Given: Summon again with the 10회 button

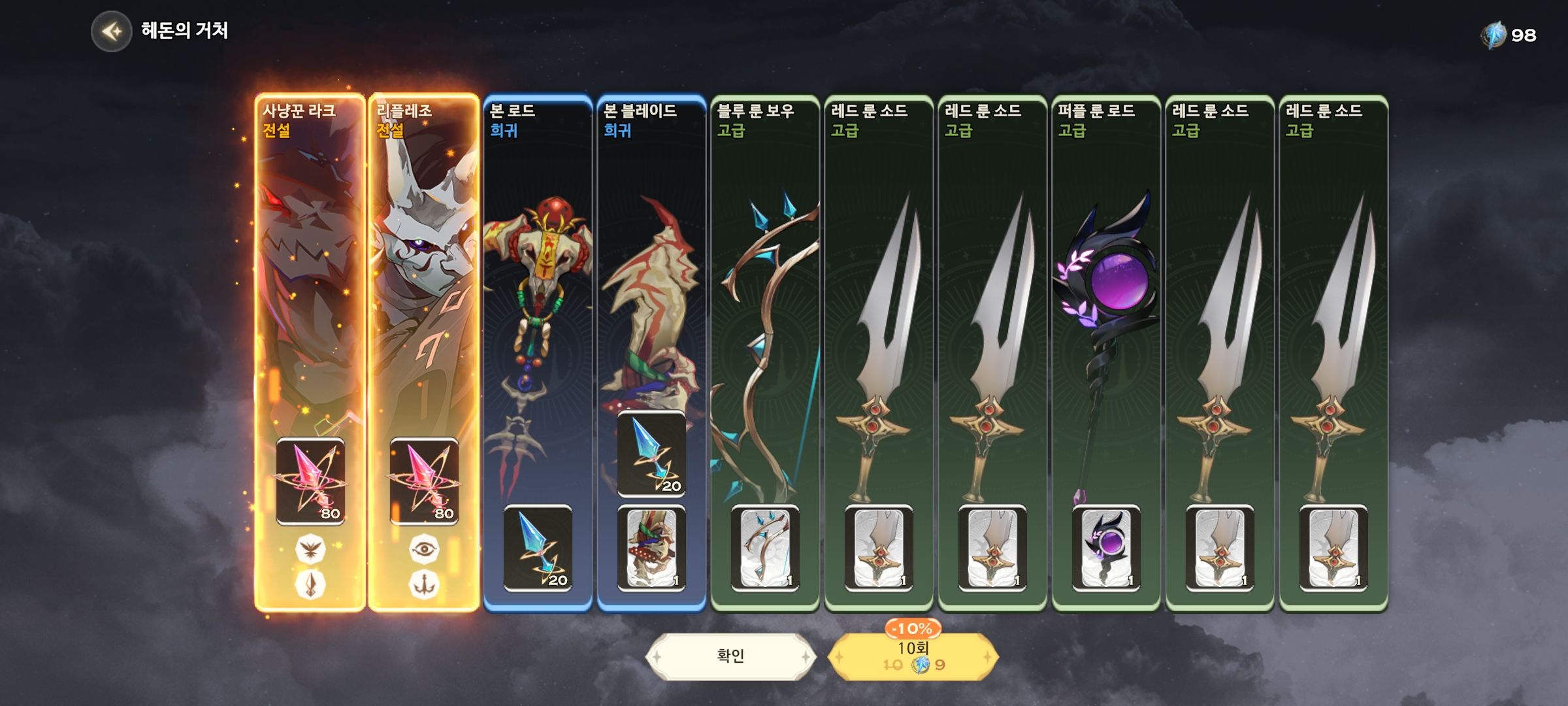Looking at the screenshot, I should (913, 656).
